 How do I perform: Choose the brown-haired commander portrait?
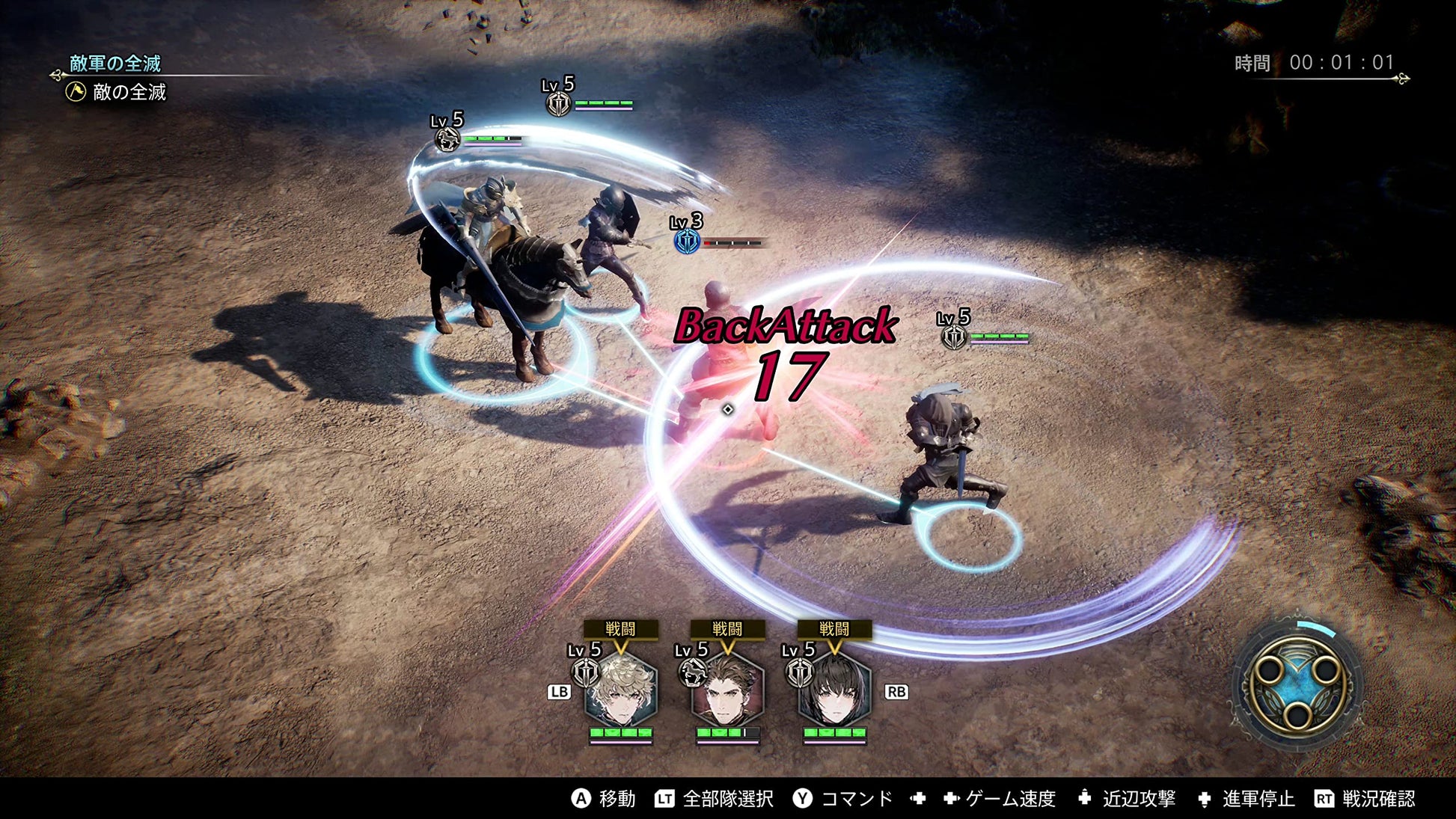(x=727, y=691)
